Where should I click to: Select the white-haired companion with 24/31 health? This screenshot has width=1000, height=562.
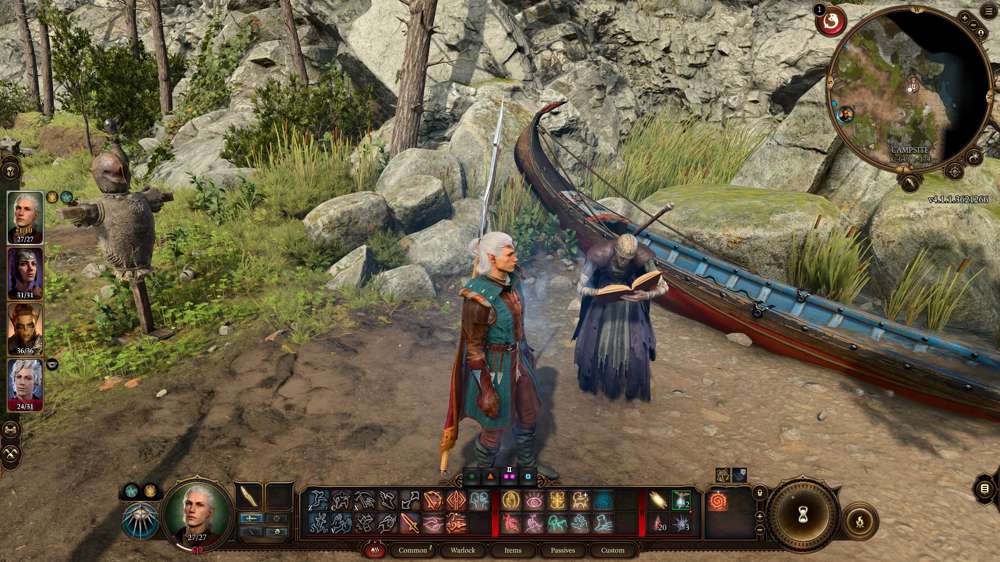click(25, 383)
